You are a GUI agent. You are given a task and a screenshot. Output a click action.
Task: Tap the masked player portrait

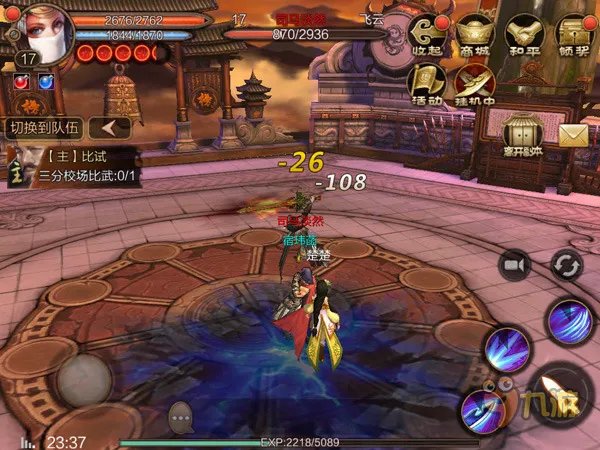pyautogui.click(x=40, y=32)
